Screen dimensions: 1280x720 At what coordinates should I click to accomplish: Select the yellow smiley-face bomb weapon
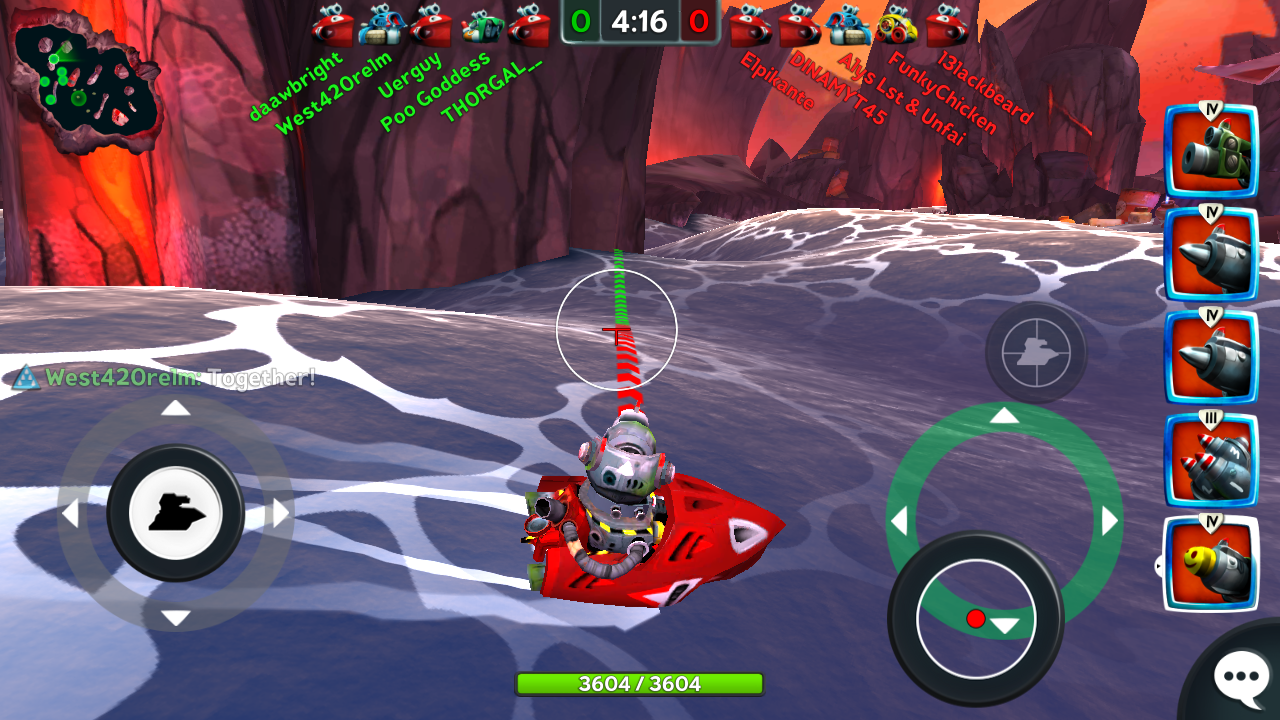coord(1211,563)
